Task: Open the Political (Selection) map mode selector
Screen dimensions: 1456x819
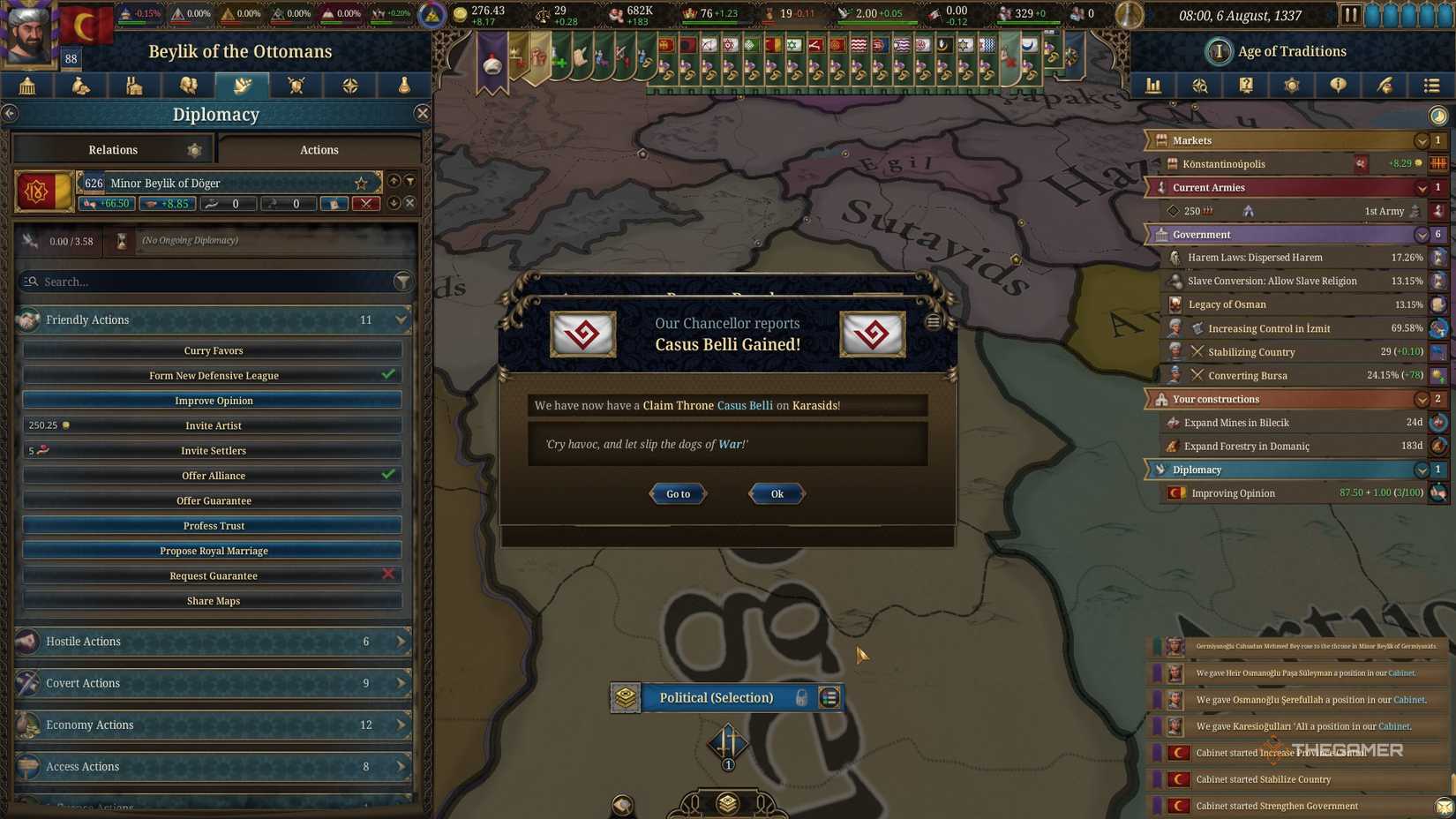Action: coord(717,697)
